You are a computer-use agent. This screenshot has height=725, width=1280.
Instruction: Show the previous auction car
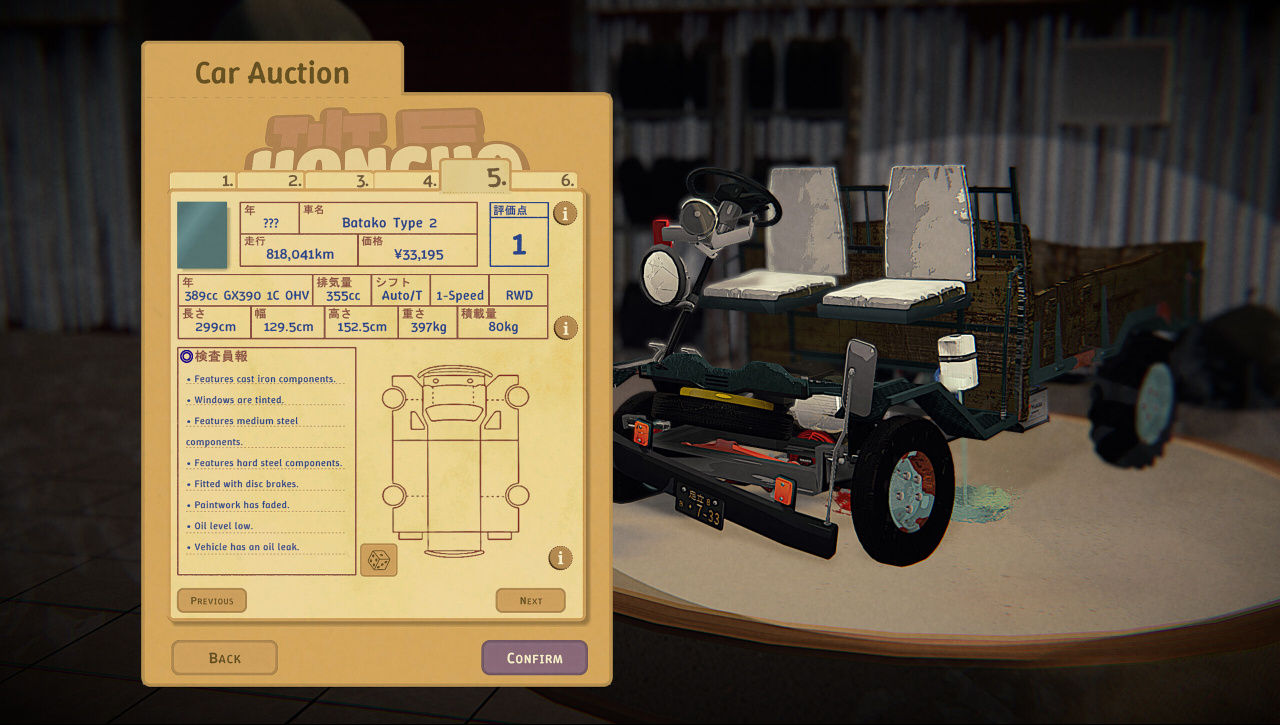tap(212, 601)
